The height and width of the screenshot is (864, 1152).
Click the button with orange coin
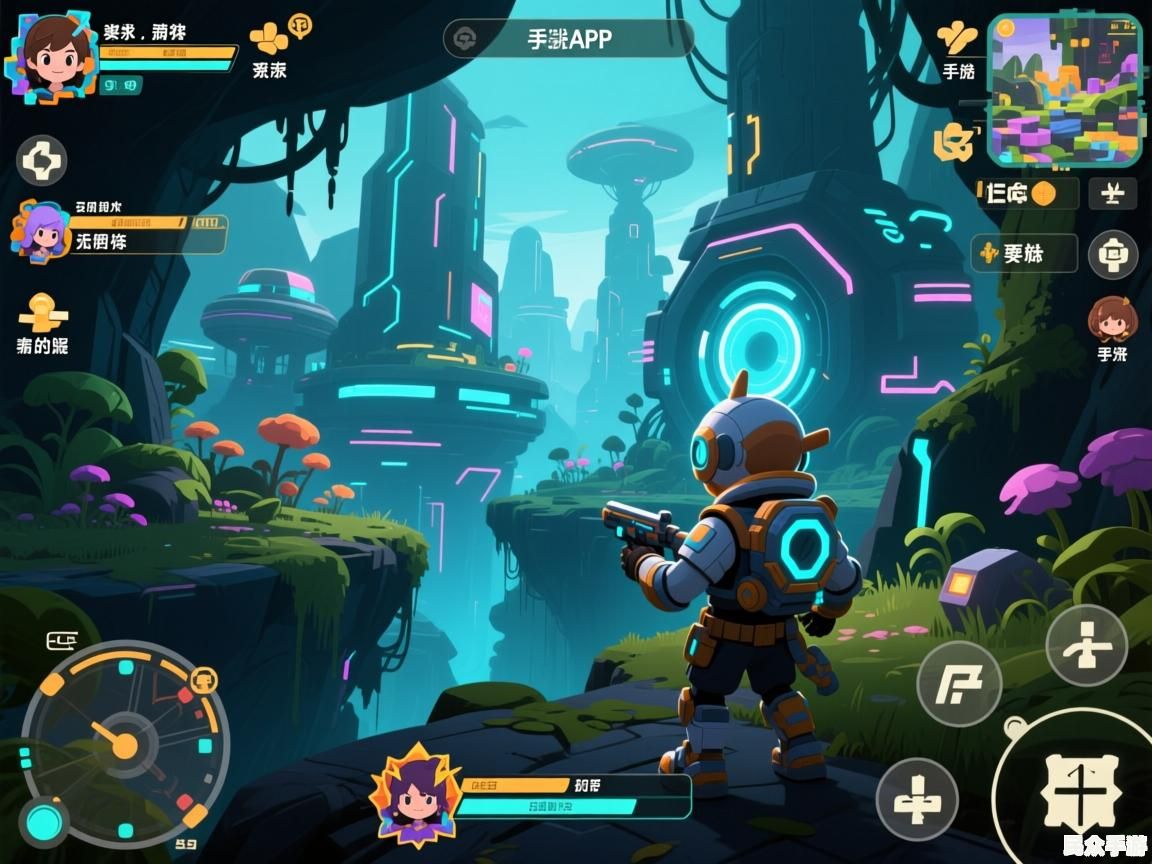1027,193
